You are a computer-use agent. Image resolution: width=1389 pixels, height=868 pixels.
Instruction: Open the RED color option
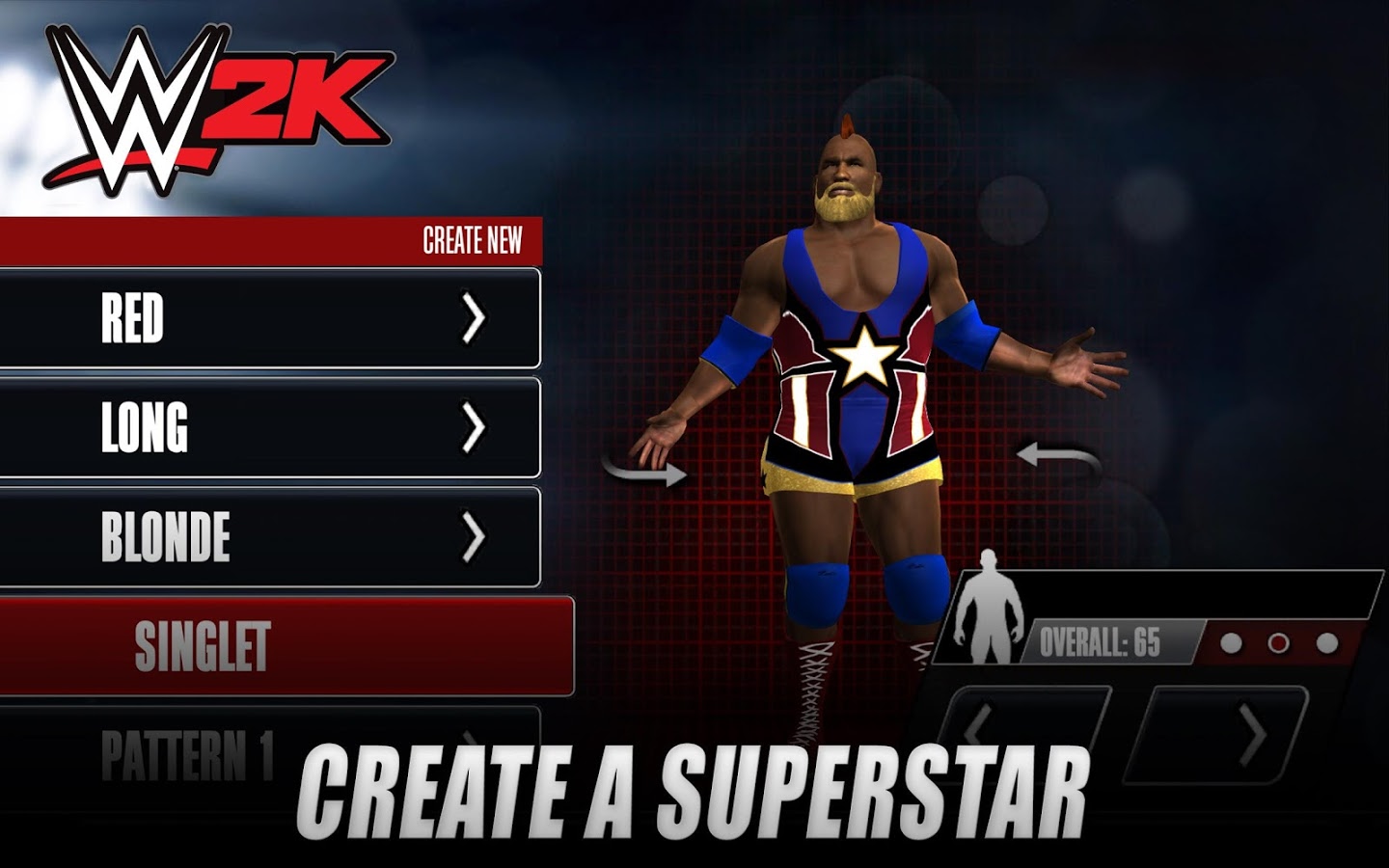point(270,318)
